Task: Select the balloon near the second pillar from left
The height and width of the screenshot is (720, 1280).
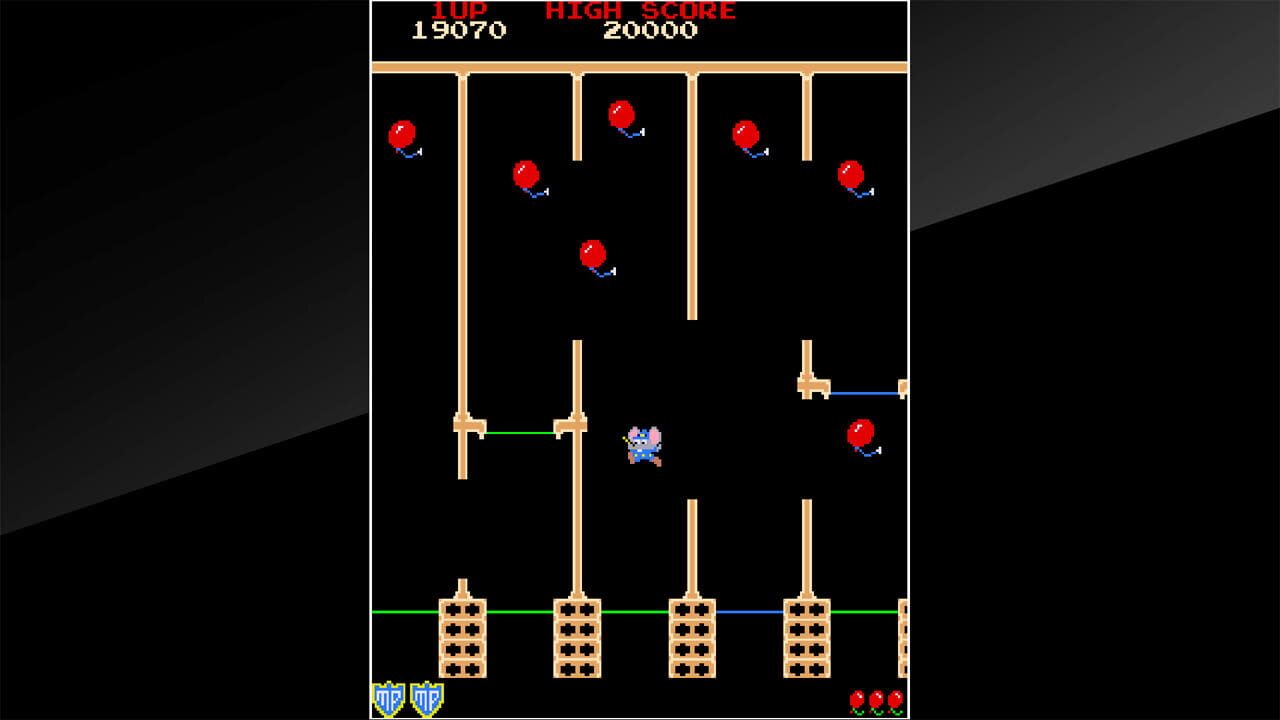Action: (x=524, y=172)
